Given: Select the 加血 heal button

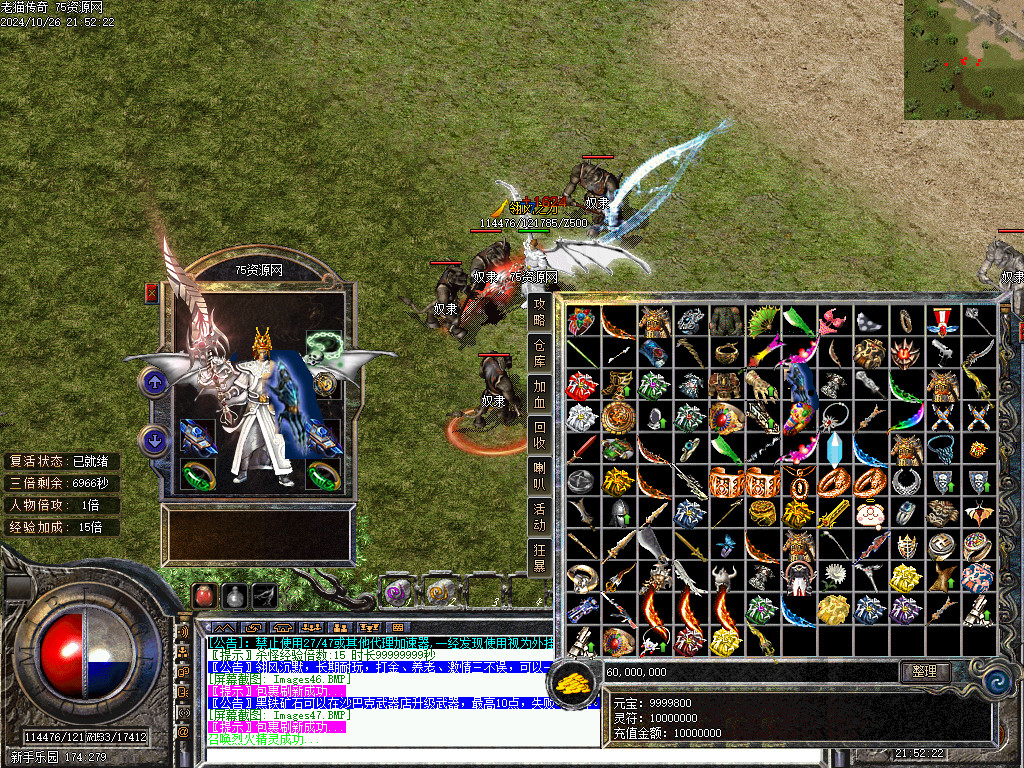Looking at the screenshot, I should (x=540, y=393).
